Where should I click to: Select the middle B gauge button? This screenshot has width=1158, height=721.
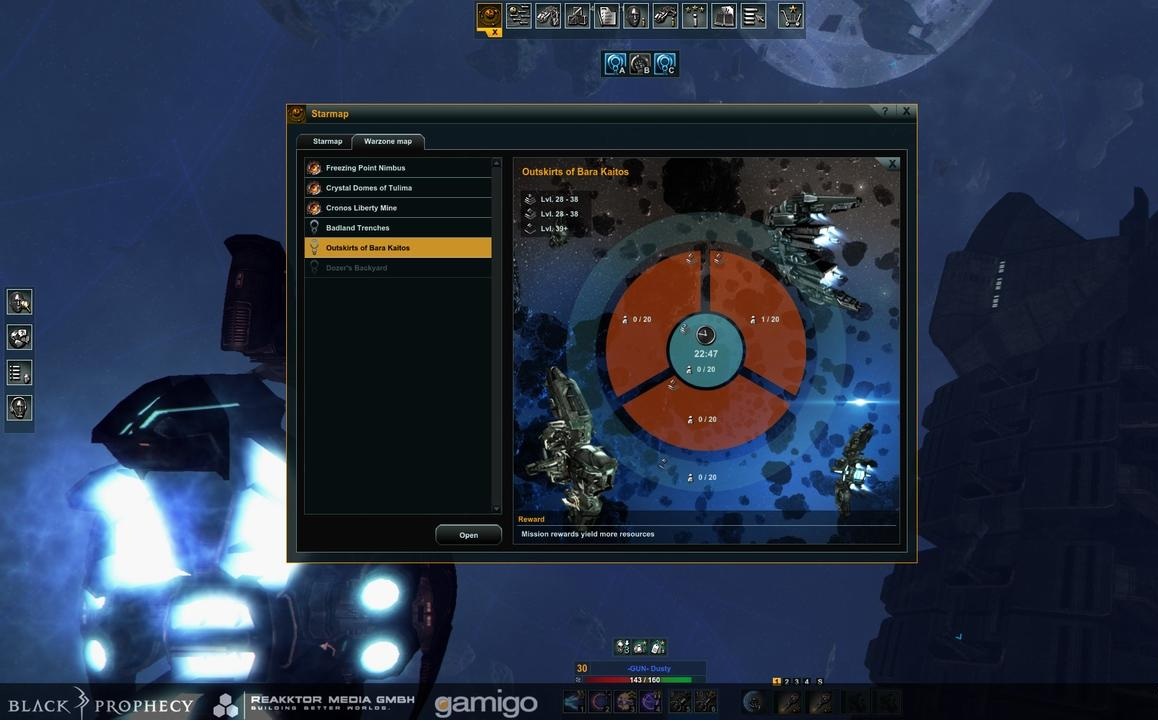pyautogui.click(x=640, y=65)
